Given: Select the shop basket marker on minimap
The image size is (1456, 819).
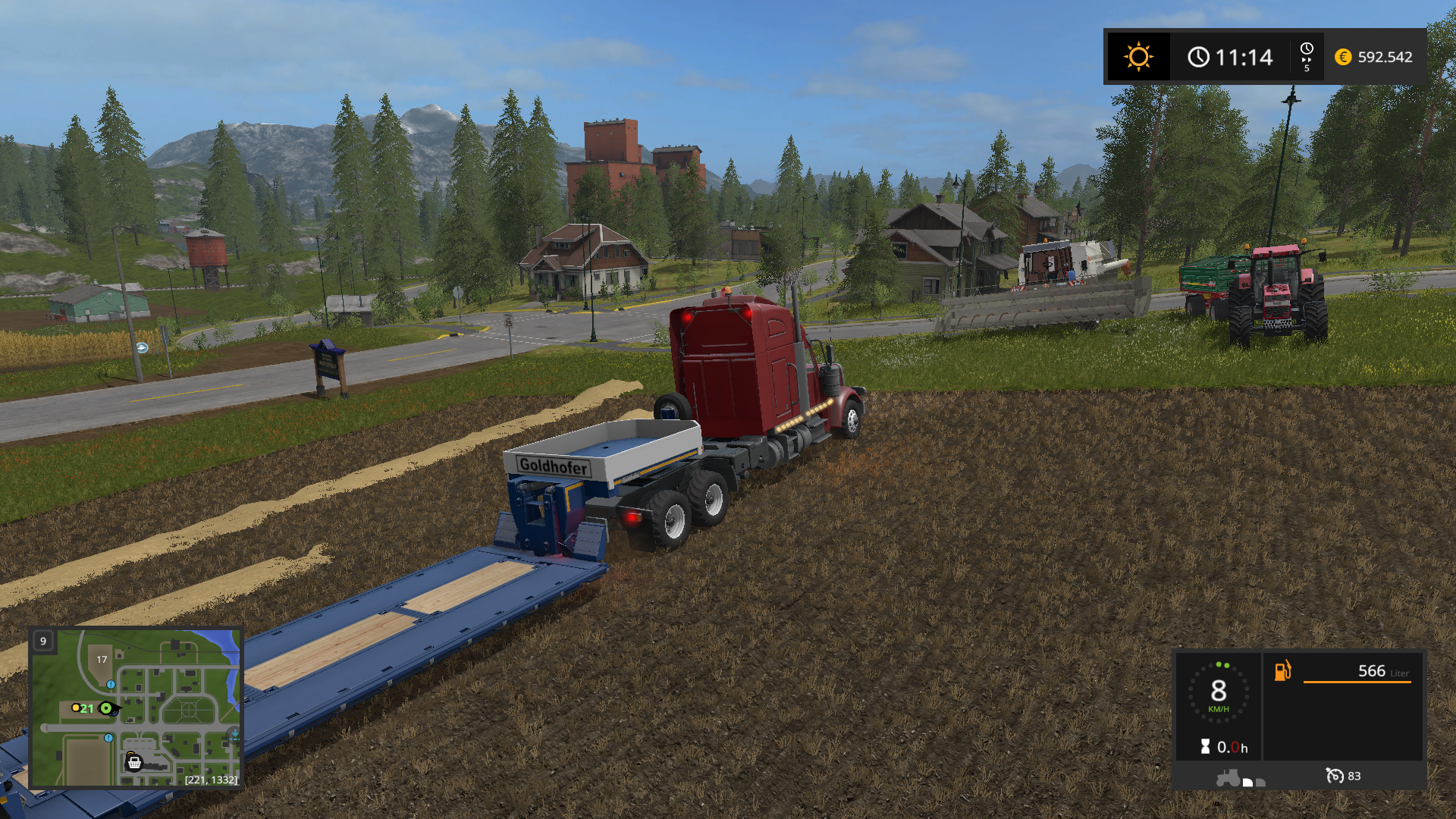Looking at the screenshot, I should pos(134,762).
